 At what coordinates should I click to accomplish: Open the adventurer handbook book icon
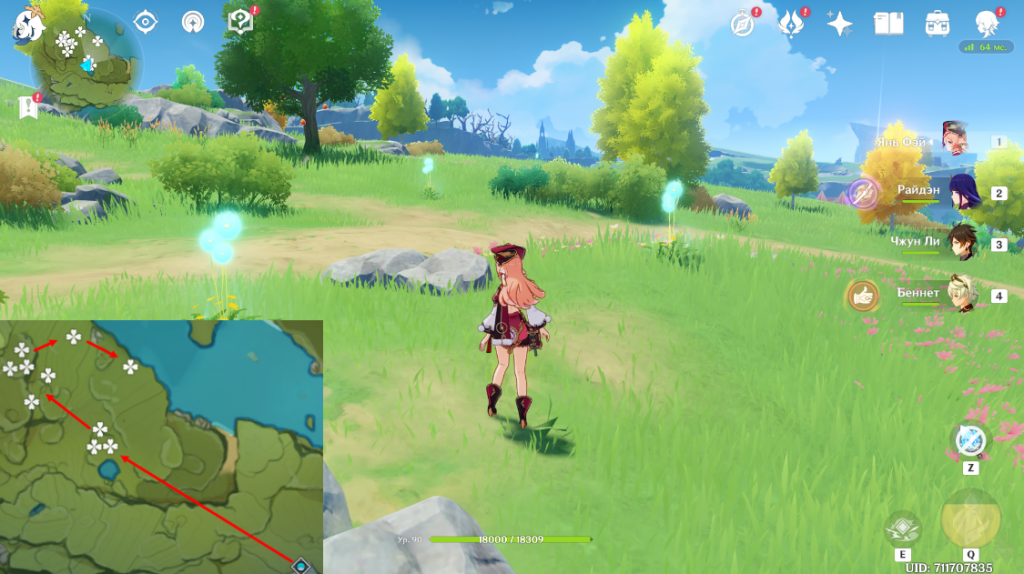tap(888, 23)
